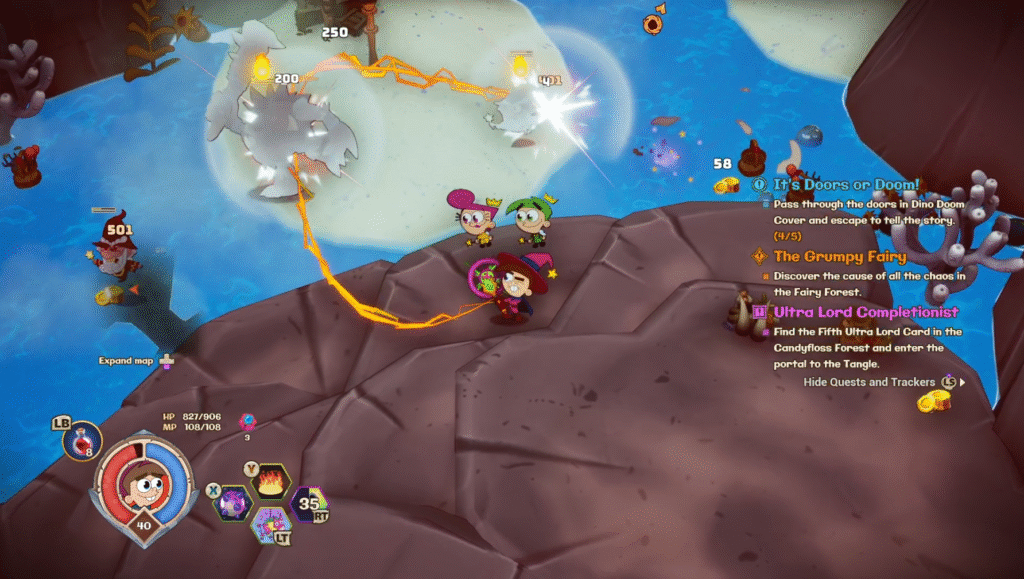Use the red health potion
Image resolution: width=1024 pixels, height=579 pixels.
(82, 441)
